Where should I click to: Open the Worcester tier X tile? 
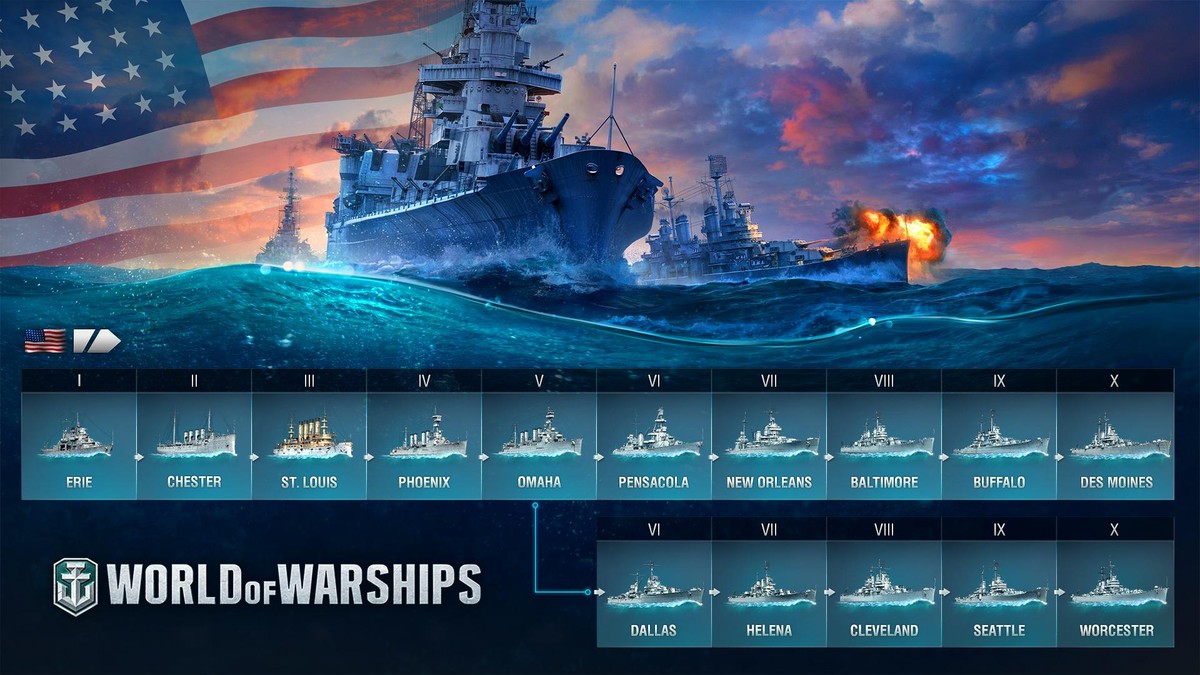(x=1115, y=593)
